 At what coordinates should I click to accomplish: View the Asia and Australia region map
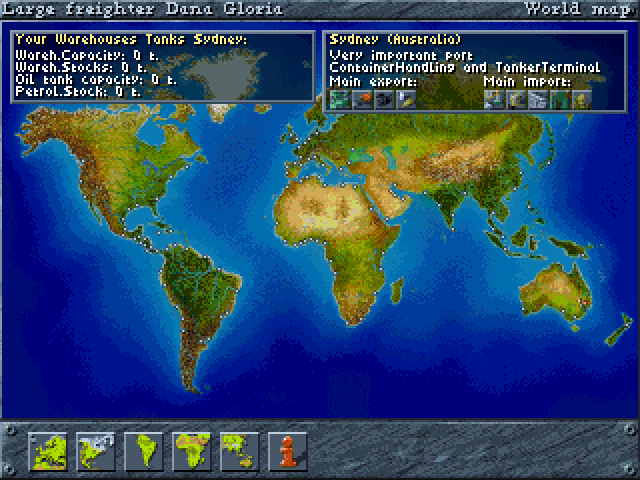238,451
